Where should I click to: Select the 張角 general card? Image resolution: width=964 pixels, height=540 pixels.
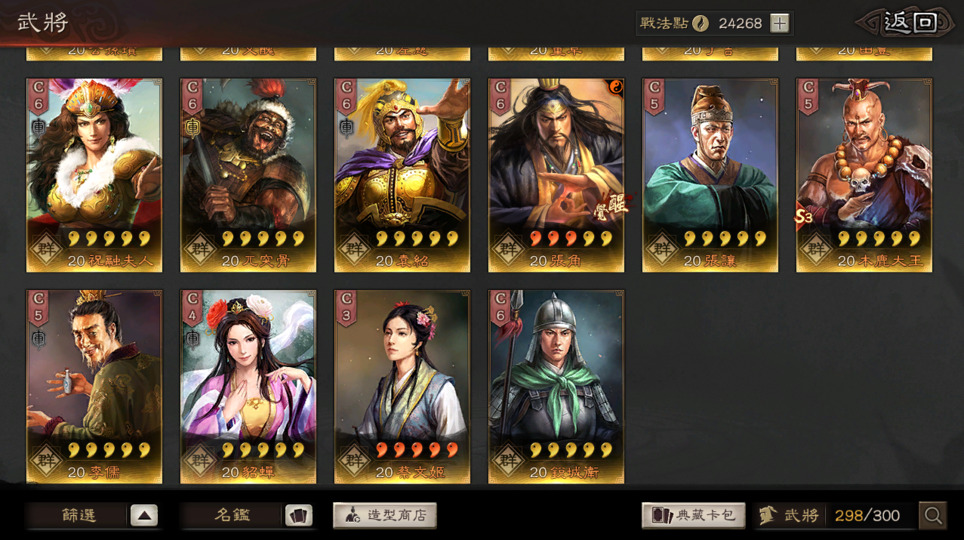pos(556,175)
